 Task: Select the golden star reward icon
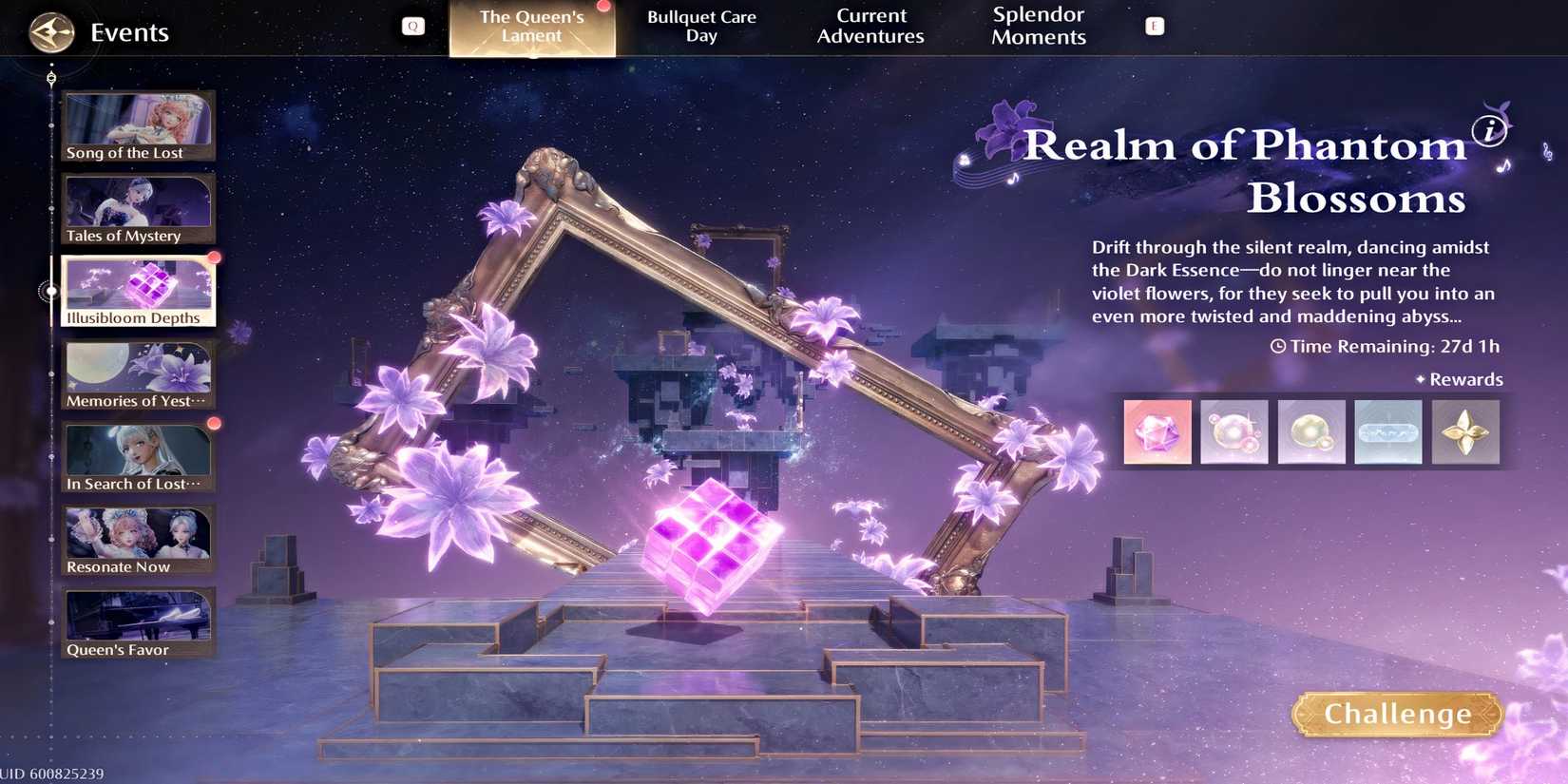click(x=1464, y=432)
